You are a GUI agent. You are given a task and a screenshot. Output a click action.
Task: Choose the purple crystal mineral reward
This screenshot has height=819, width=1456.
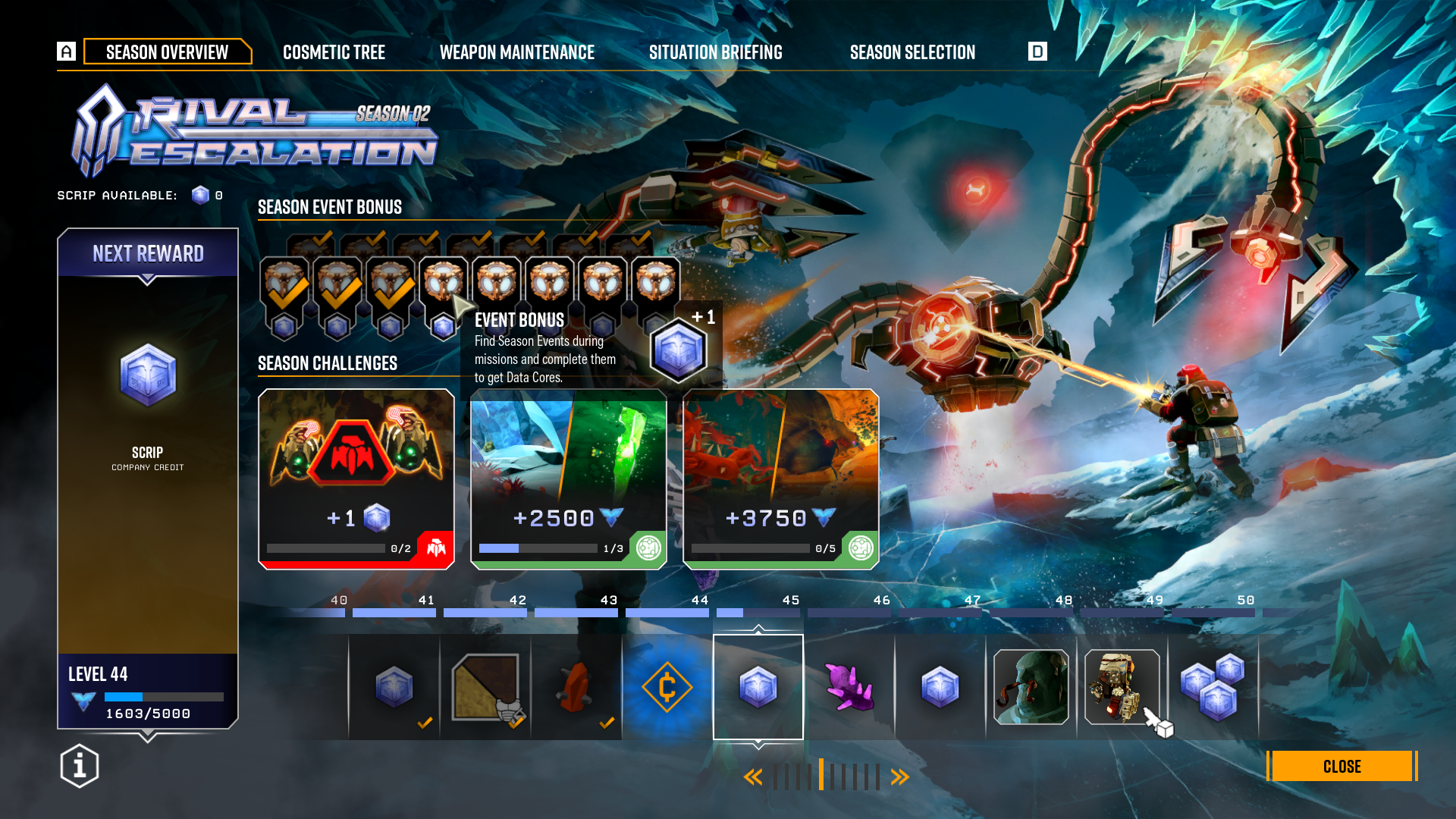pyautogui.click(x=849, y=687)
